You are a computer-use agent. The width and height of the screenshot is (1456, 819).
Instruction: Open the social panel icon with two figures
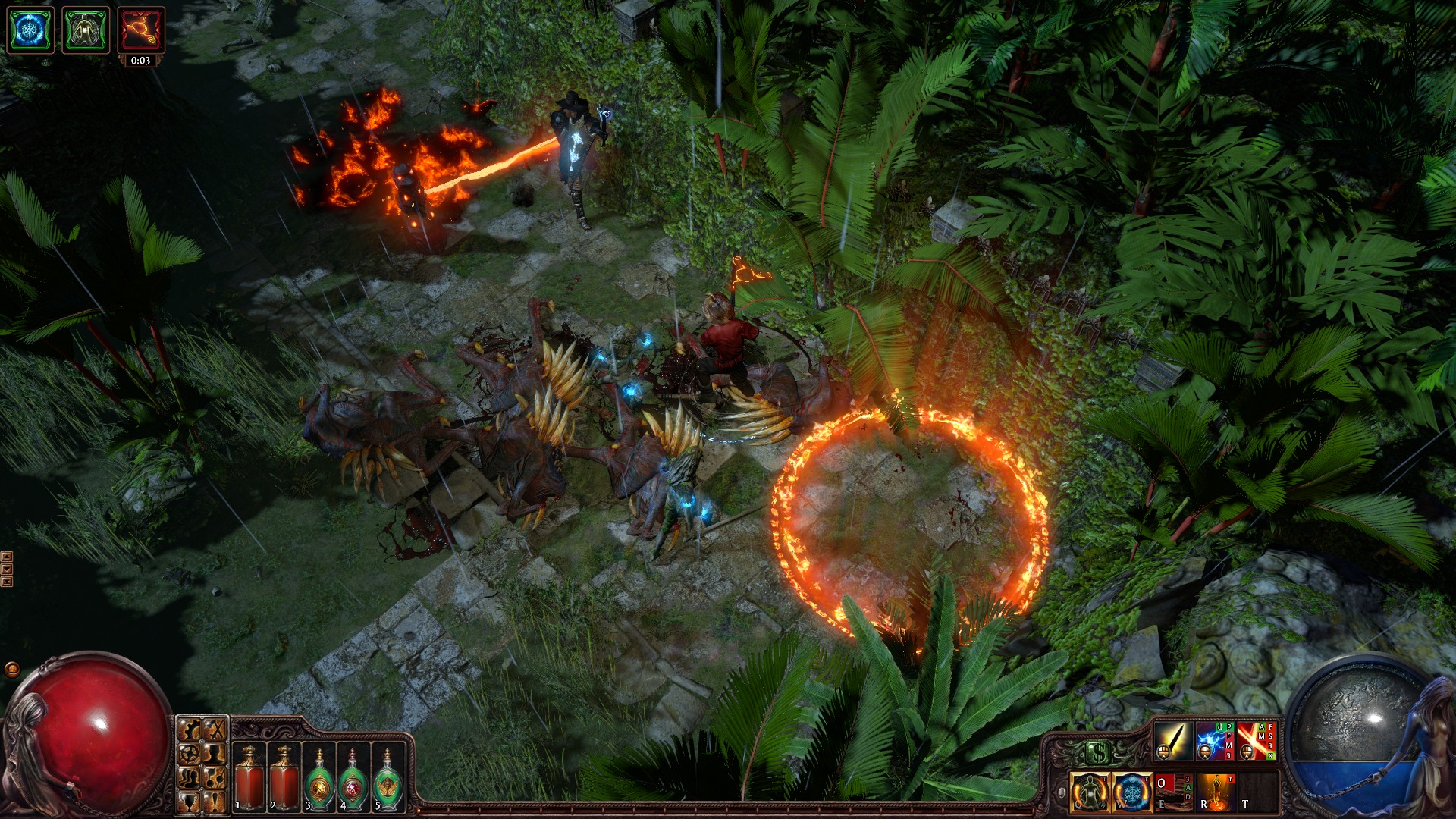pyautogui.click(x=189, y=779)
